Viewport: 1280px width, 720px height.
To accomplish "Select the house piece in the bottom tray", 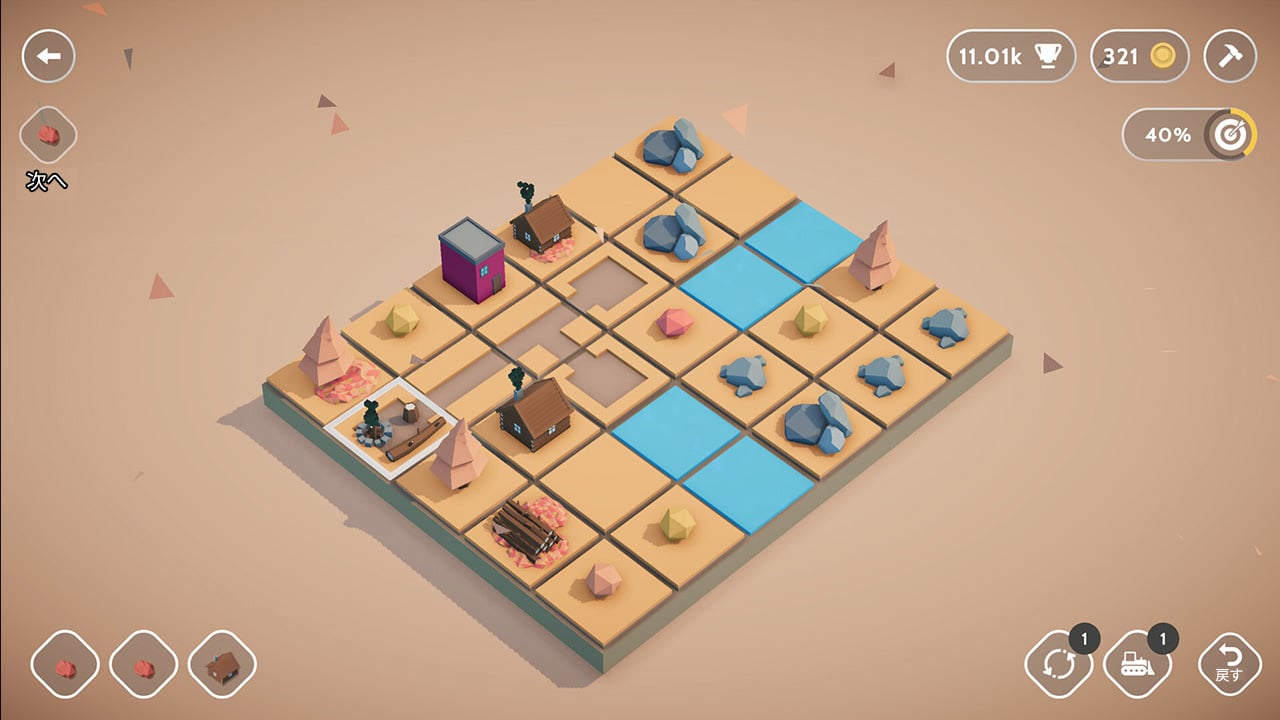I will click(x=222, y=662).
